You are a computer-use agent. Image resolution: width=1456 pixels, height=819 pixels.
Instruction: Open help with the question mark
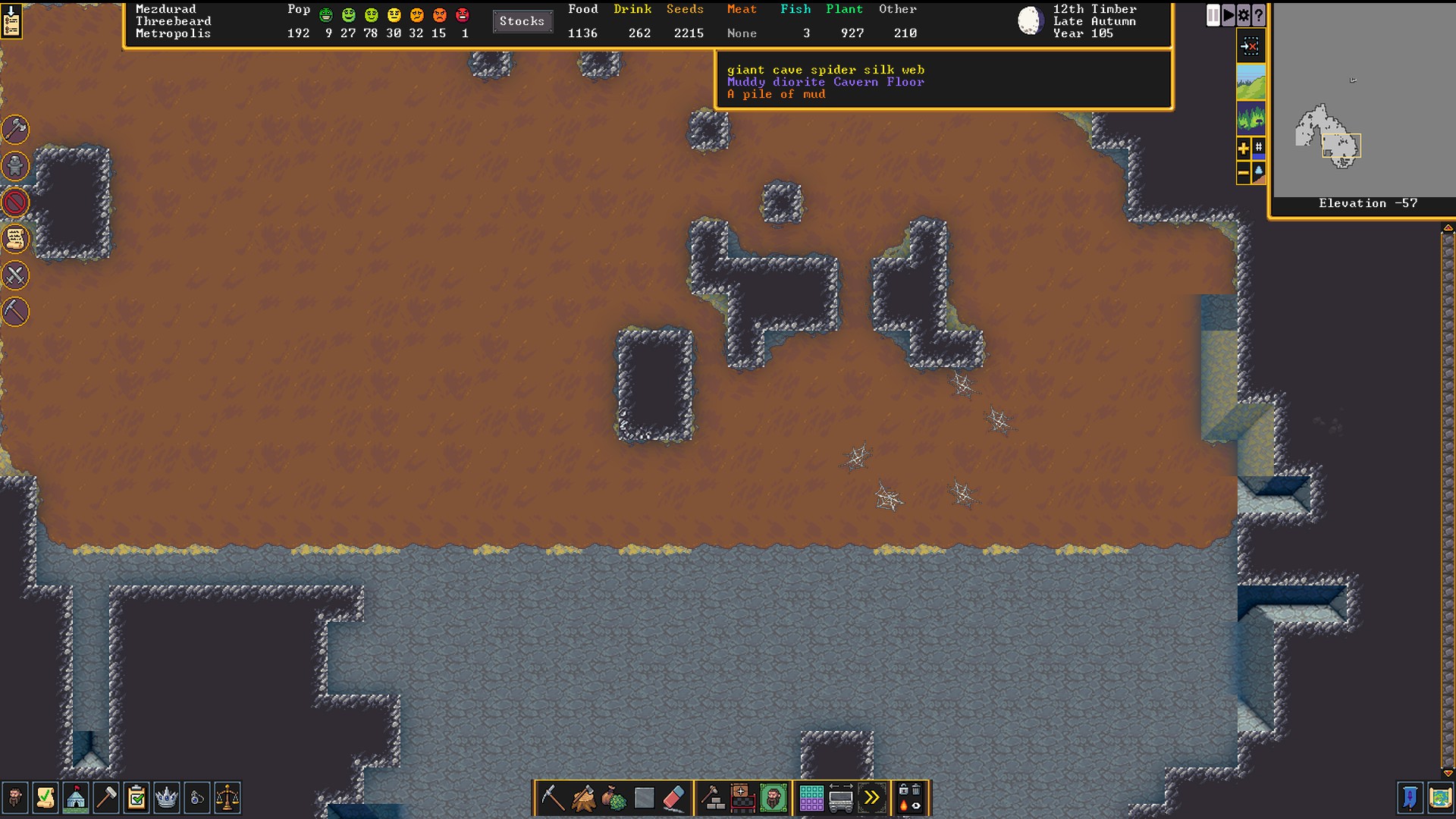1259,15
